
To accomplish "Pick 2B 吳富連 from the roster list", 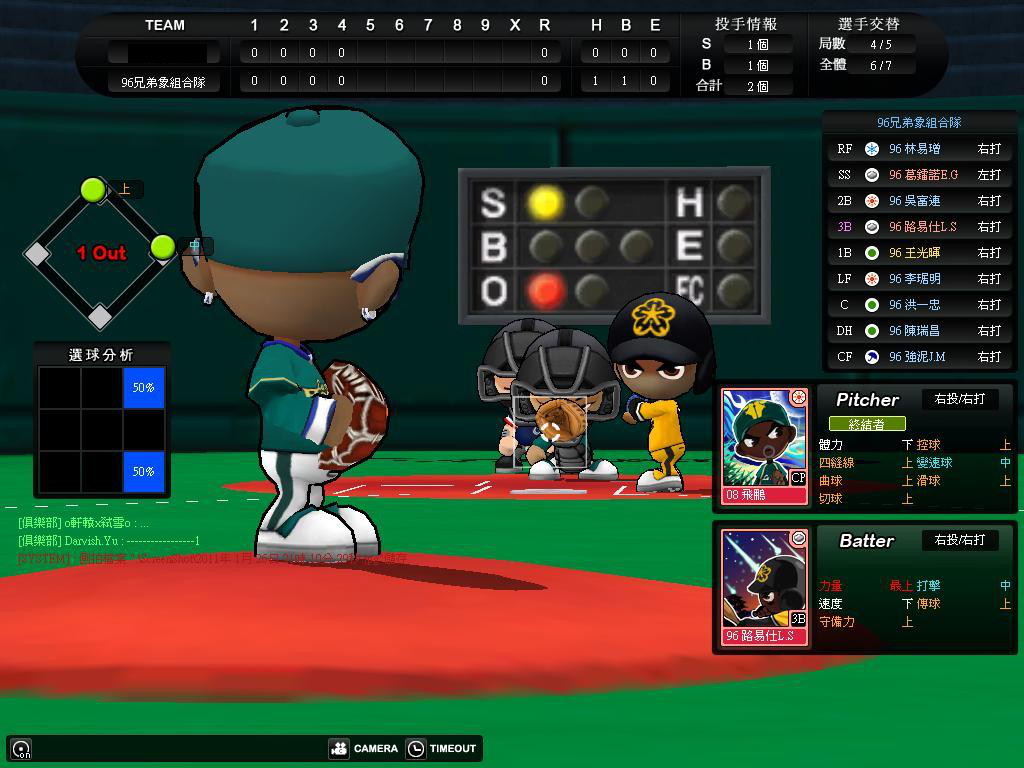I will pos(919,201).
